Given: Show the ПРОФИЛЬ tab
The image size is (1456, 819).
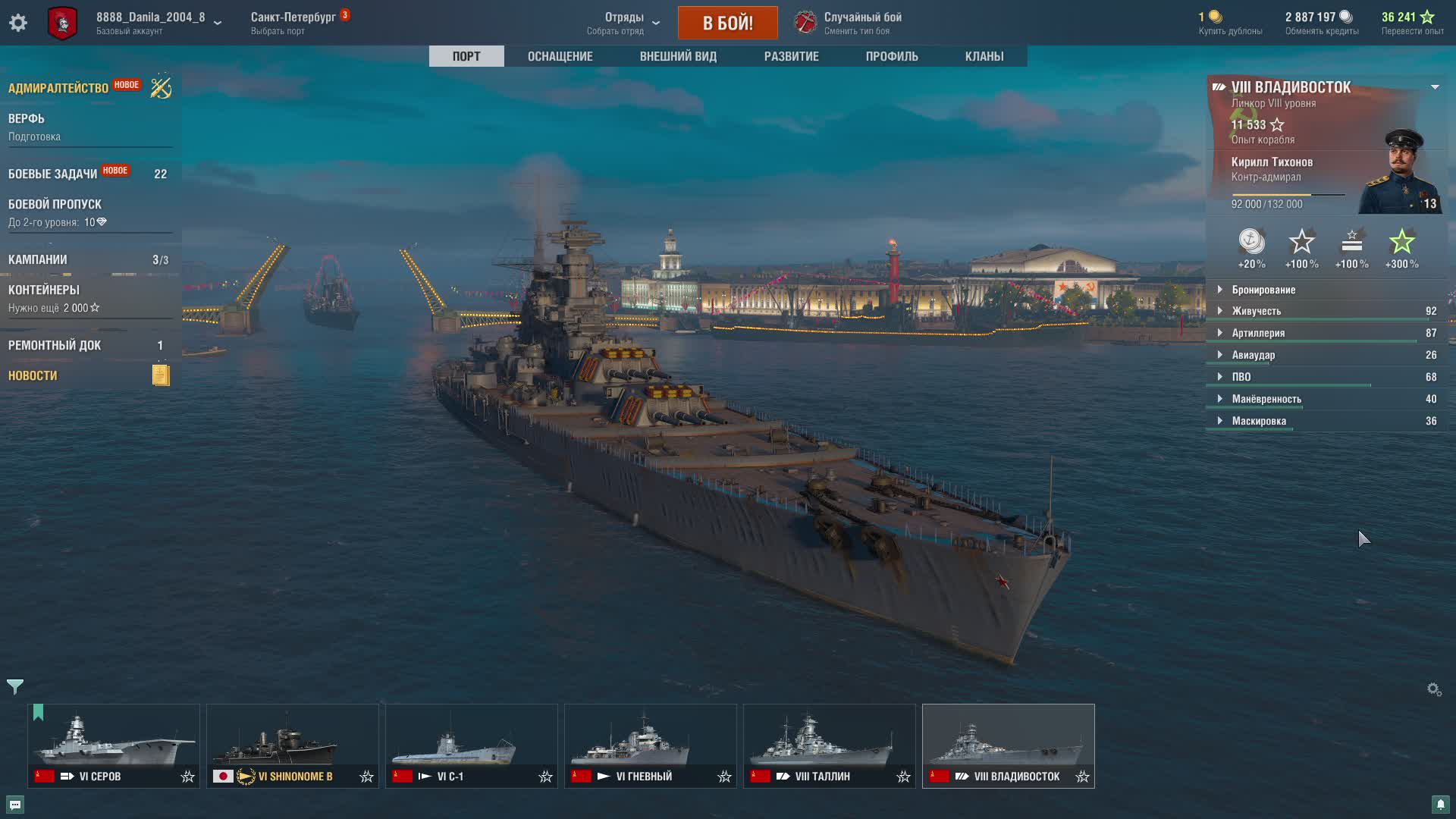Looking at the screenshot, I should [892, 56].
